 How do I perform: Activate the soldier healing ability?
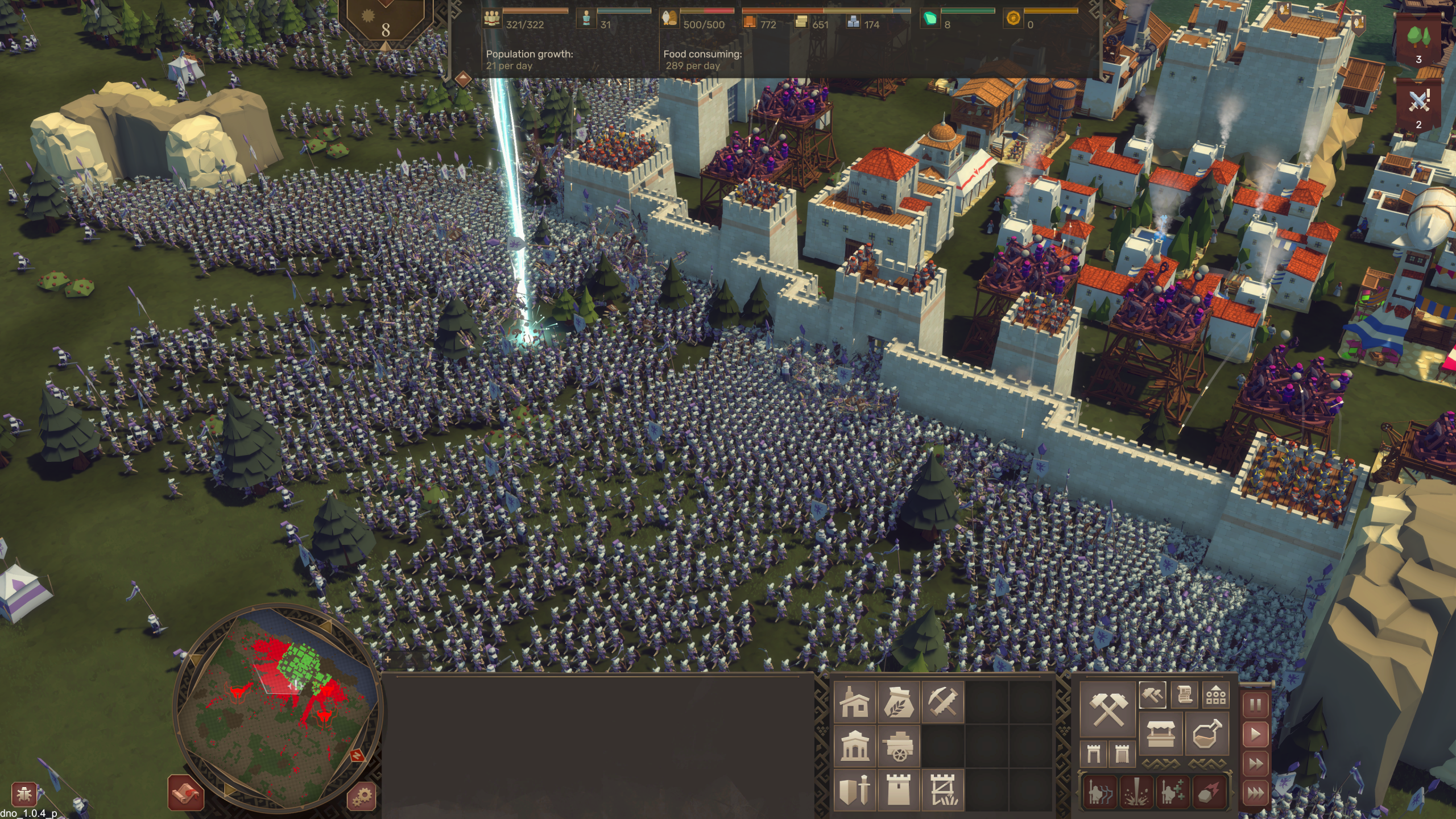1172,792
